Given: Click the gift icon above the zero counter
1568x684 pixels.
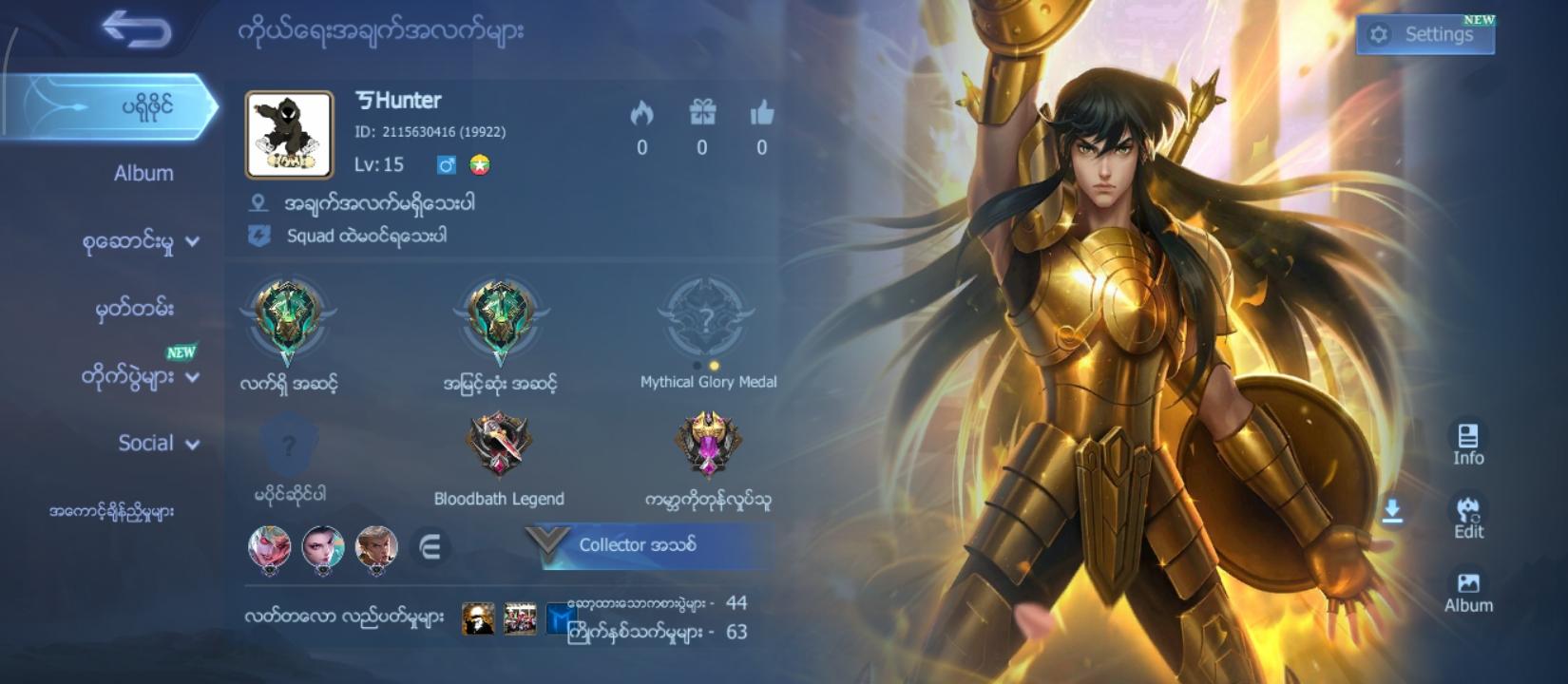Looking at the screenshot, I should point(702,113).
